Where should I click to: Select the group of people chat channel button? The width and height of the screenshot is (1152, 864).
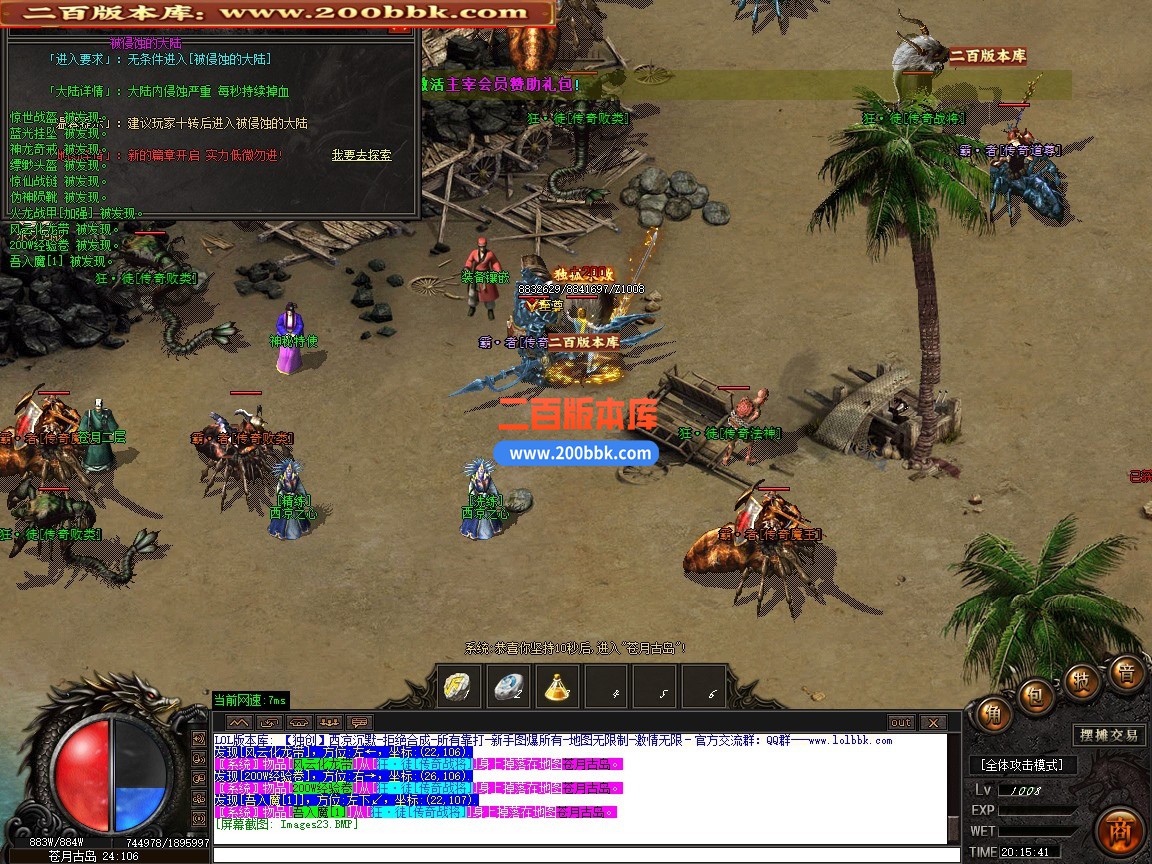click(x=329, y=722)
